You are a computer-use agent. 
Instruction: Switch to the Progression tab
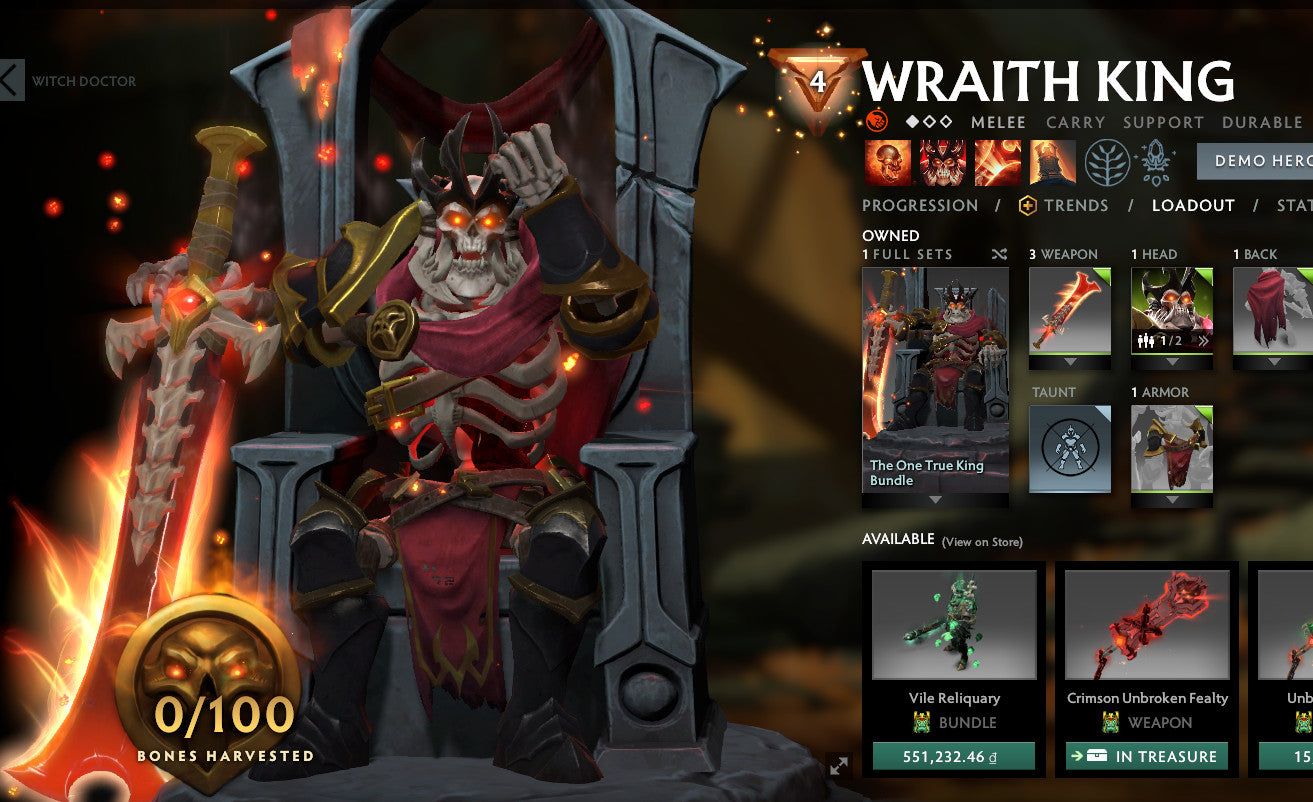pyautogui.click(x=919, y=205)
